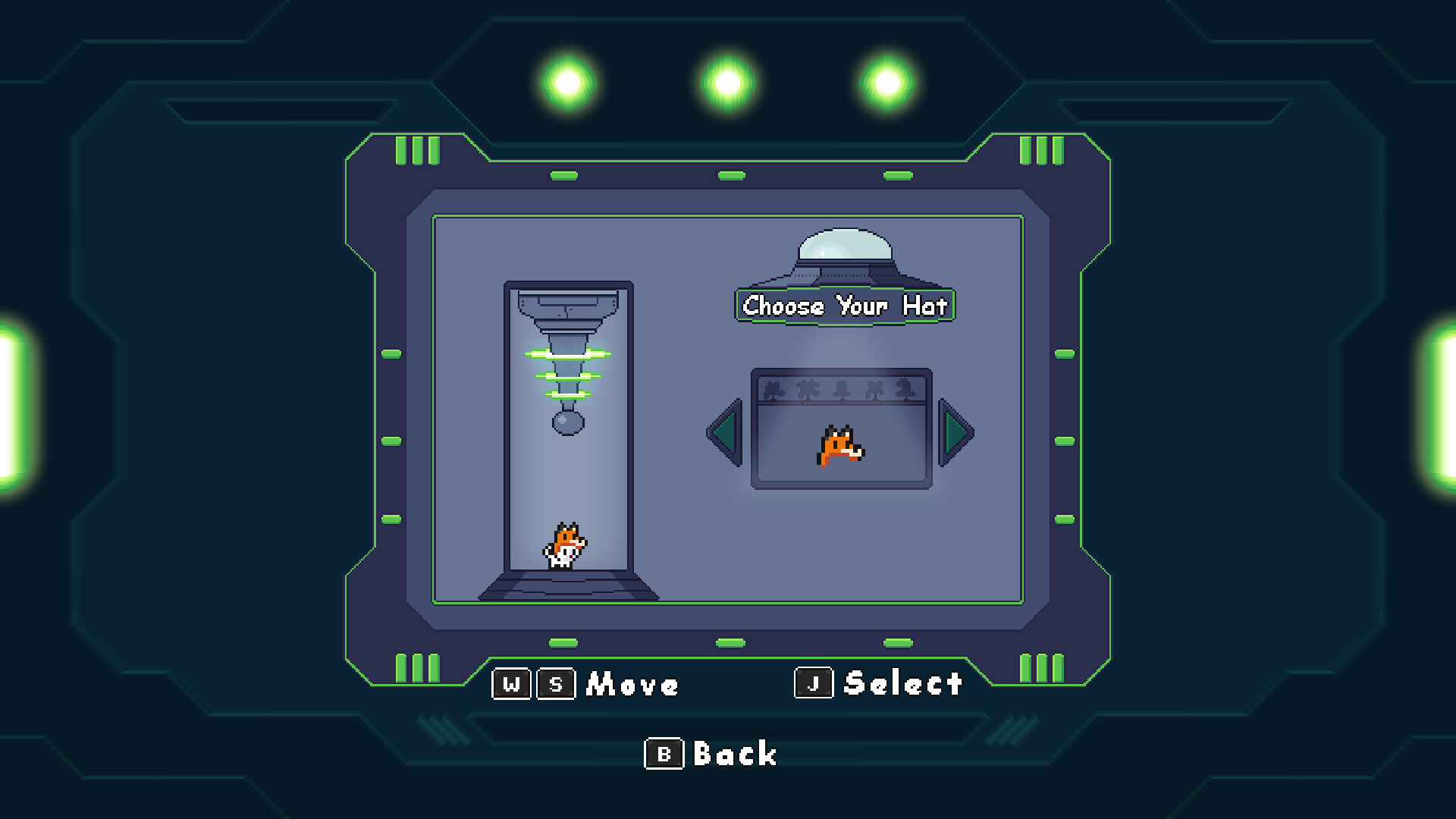Click the first hat silhouette in the strip
This screenshot has height=819, width=1456.
tap(775, 388)
